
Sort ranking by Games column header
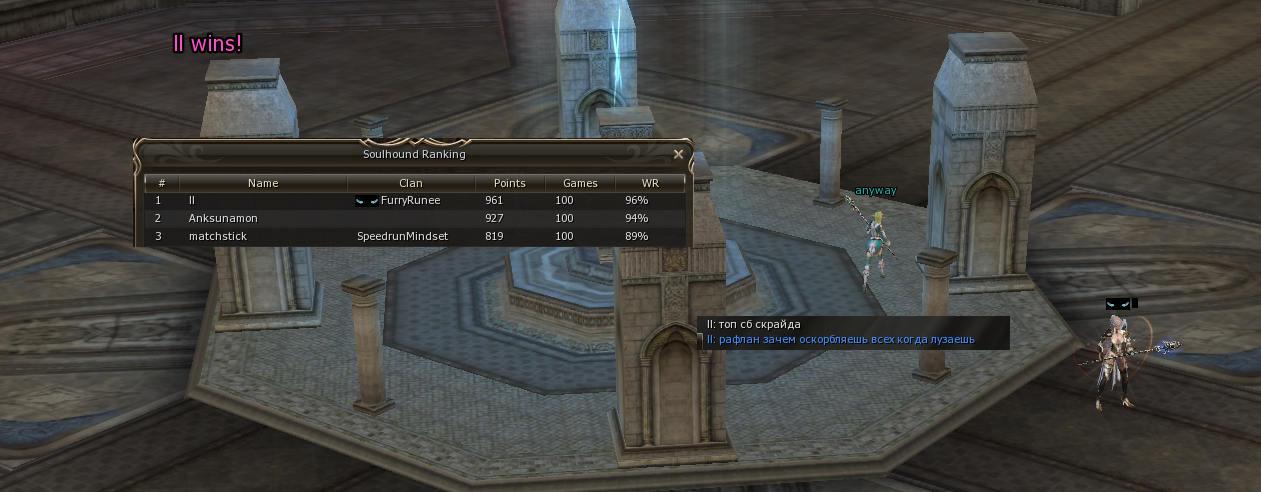pos(580,183)
